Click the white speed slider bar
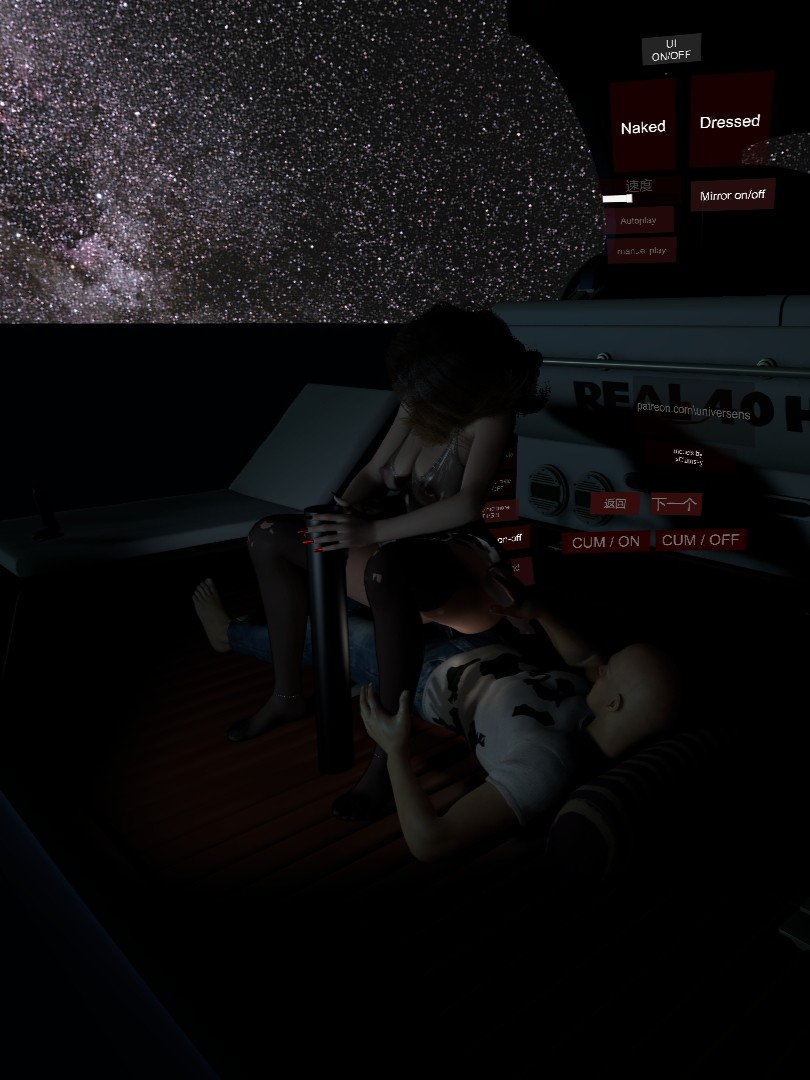Screen dimensions: 810x1080 coord(617,199)
